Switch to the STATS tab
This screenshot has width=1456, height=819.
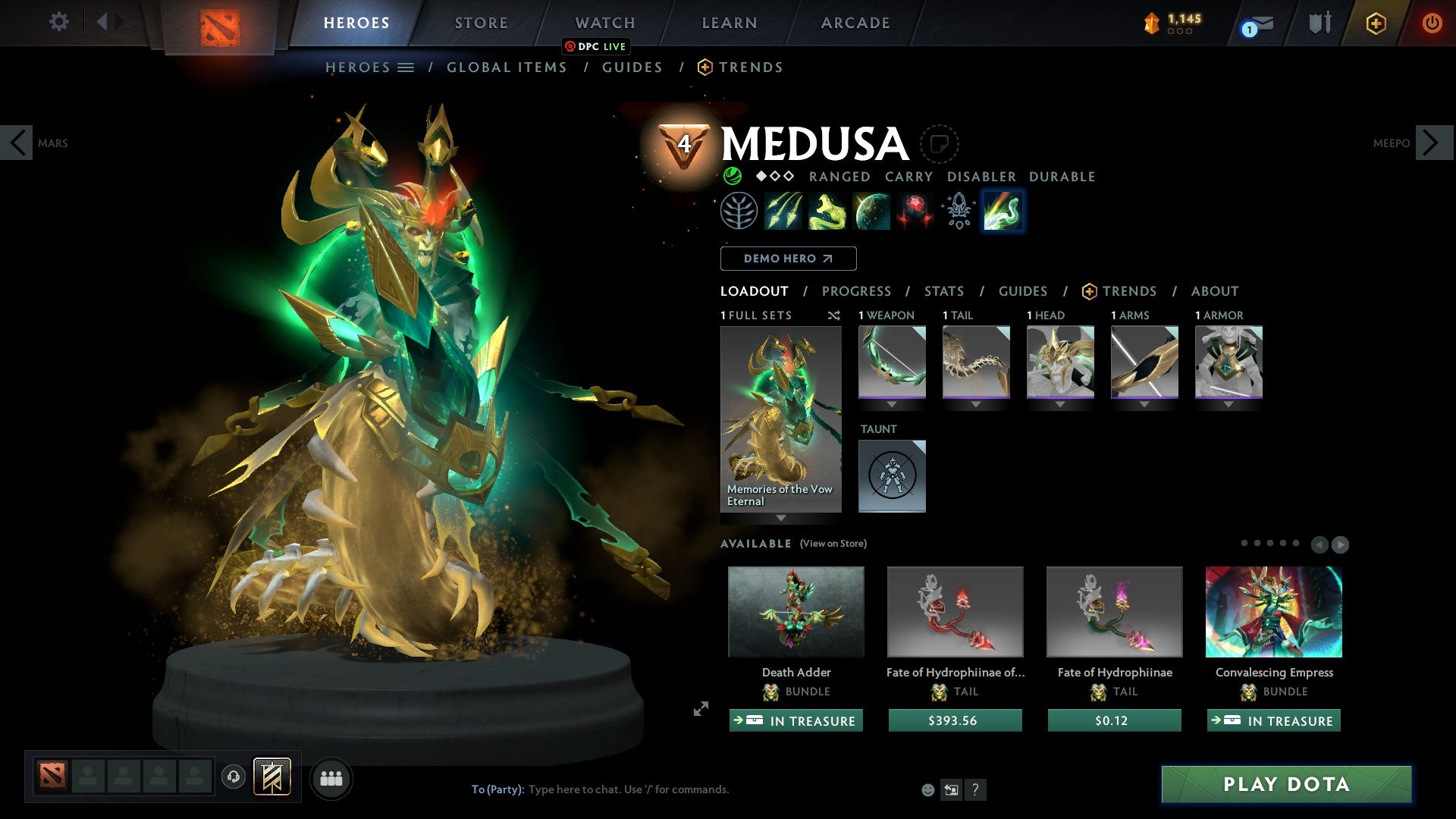click(944, 290)
